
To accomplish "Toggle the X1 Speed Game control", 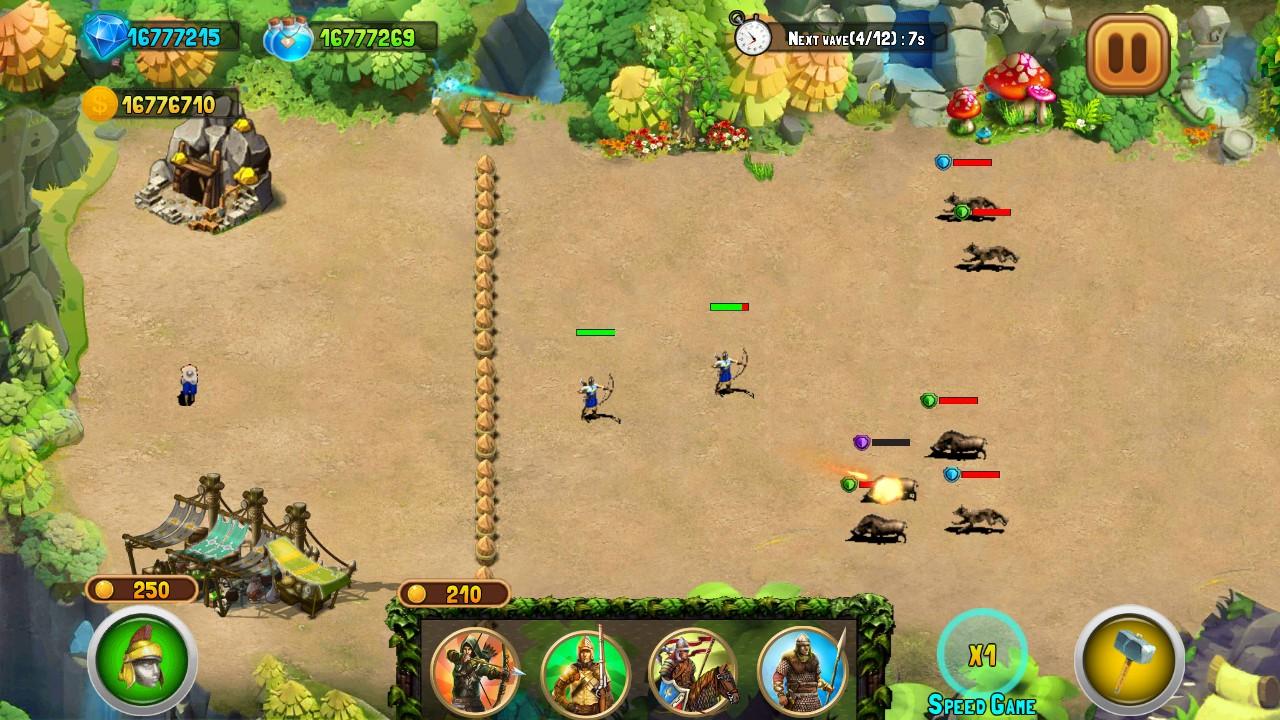I will [981, 655].
